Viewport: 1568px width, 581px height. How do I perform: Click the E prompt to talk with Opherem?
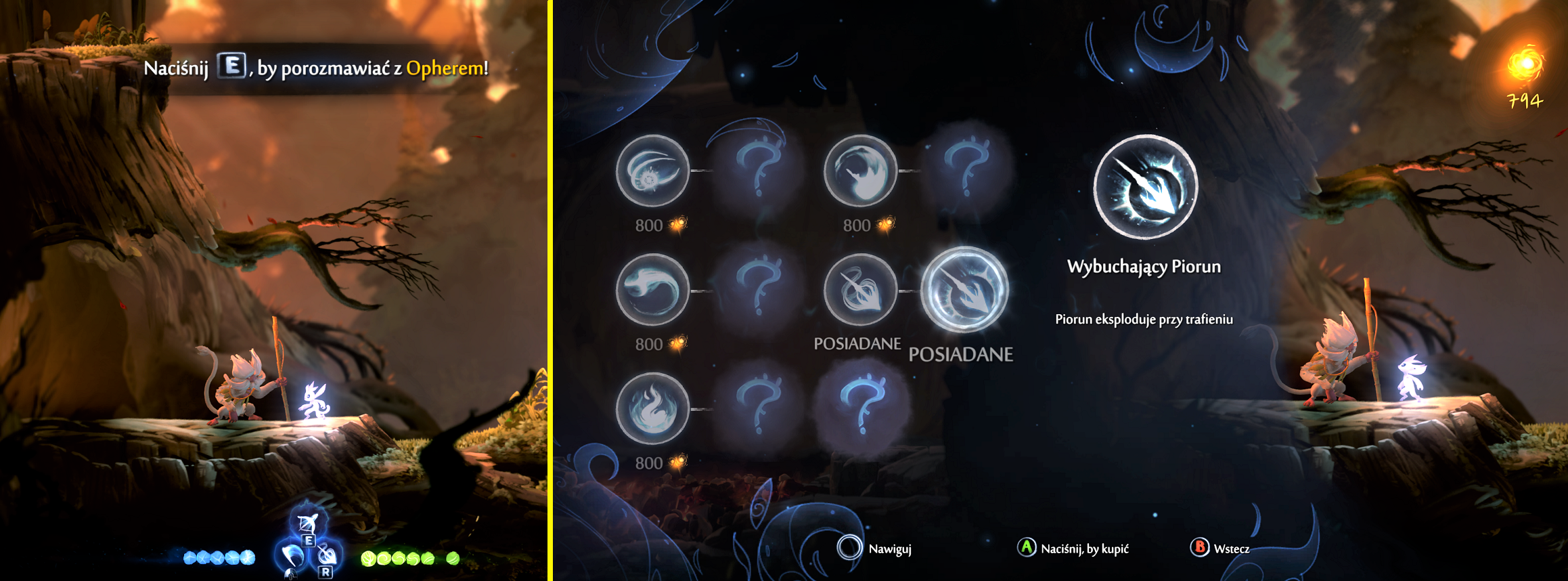click(230, 66)
